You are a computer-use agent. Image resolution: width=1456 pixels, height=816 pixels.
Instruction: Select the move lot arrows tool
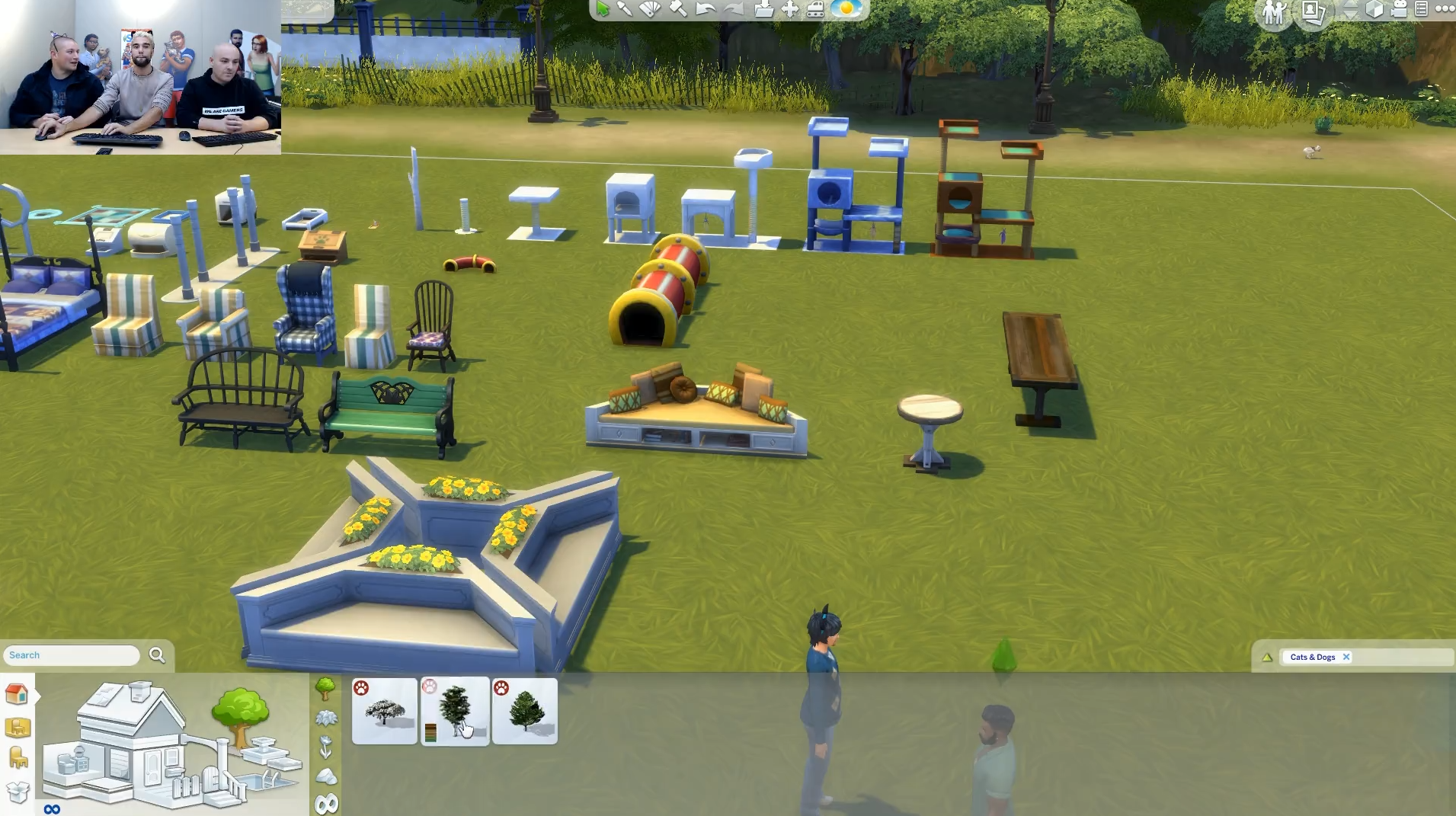pos(790,9)
